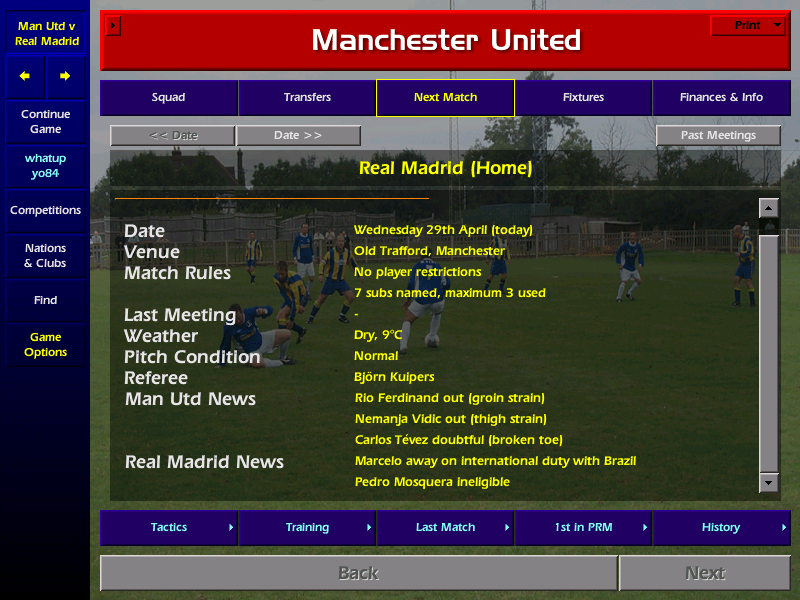Go back with the left arrow
800x600 pixels.
pos(25,76)
